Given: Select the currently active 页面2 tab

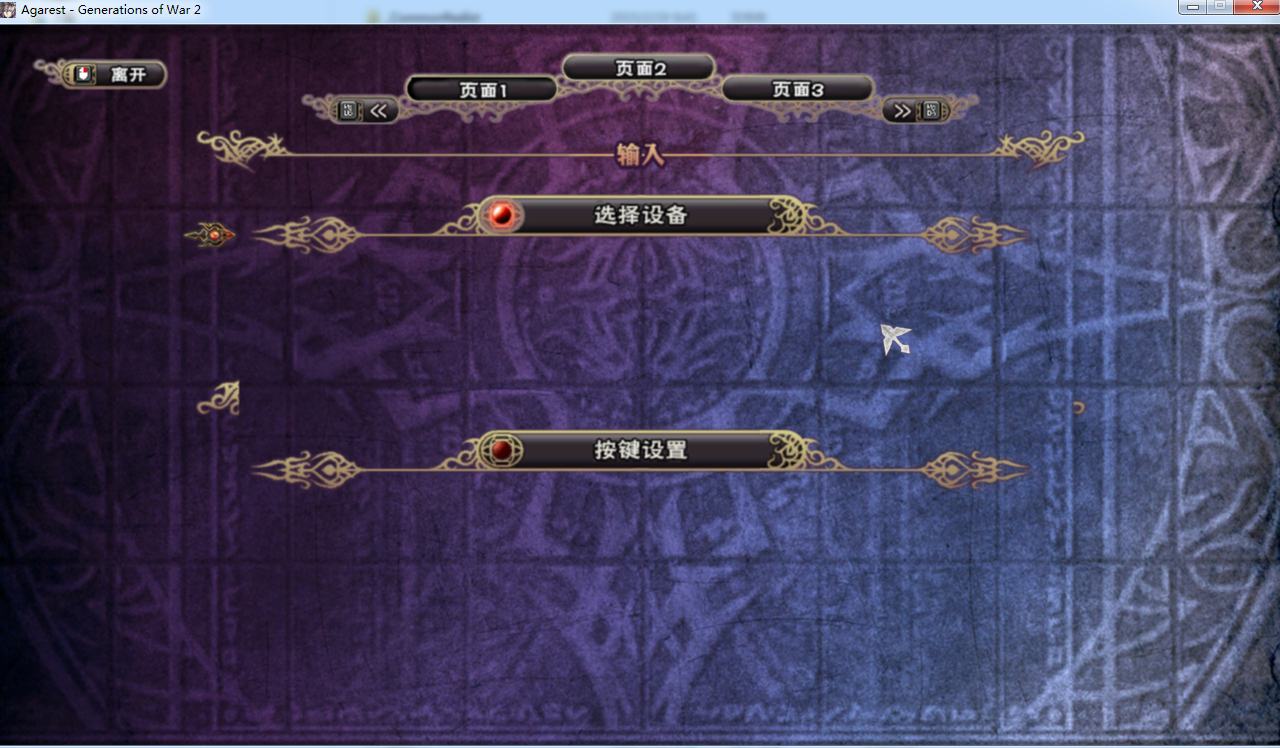Looking at the screenshot, I should (x=639, y=66).
